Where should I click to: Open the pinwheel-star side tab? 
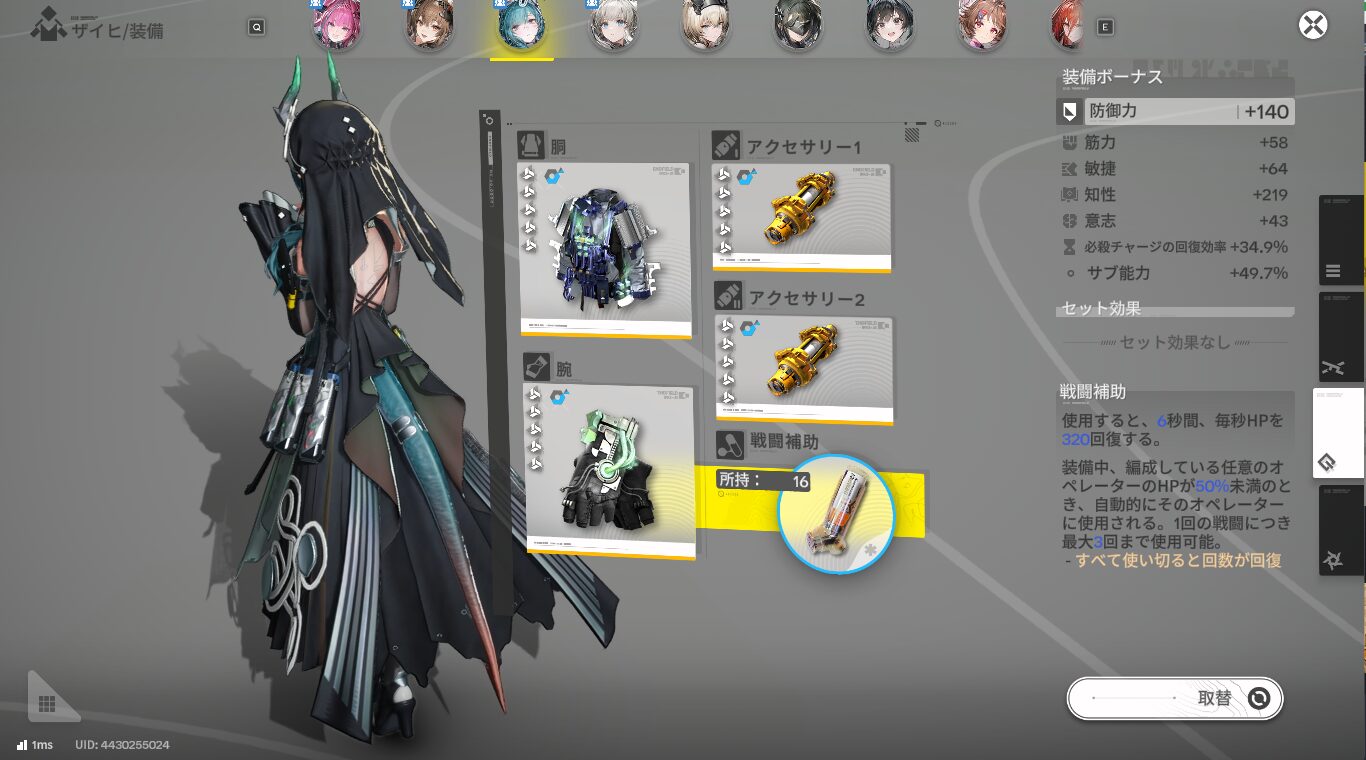[x=1332, y=560]
